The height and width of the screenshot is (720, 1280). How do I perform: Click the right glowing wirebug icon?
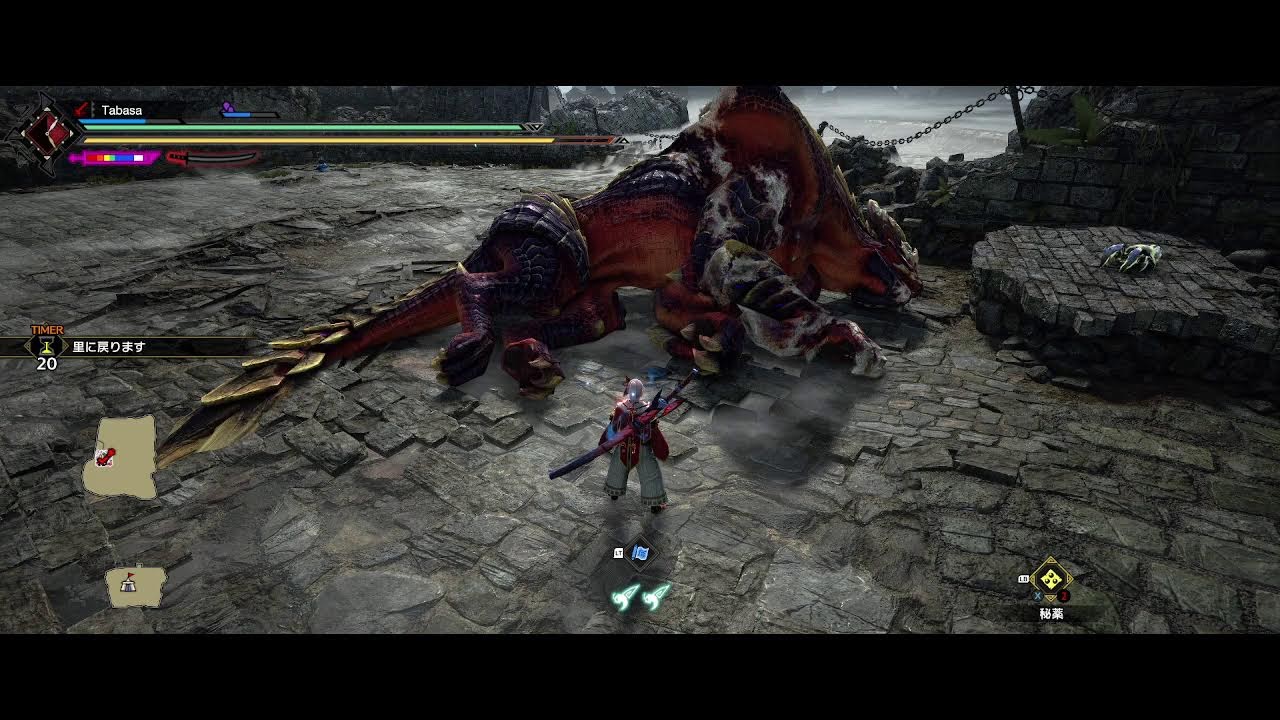[656, 597]
